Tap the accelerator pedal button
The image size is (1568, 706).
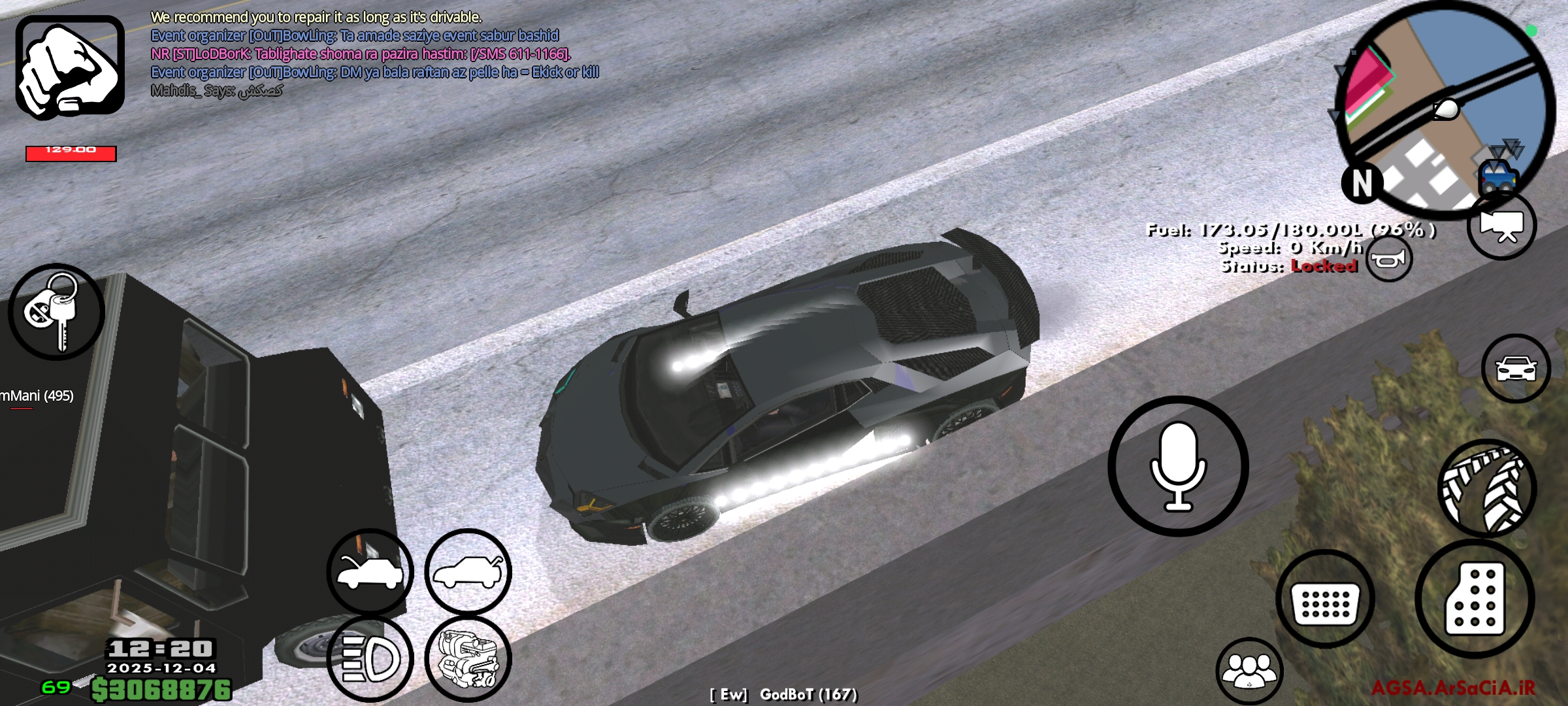tap(1475, 599)
